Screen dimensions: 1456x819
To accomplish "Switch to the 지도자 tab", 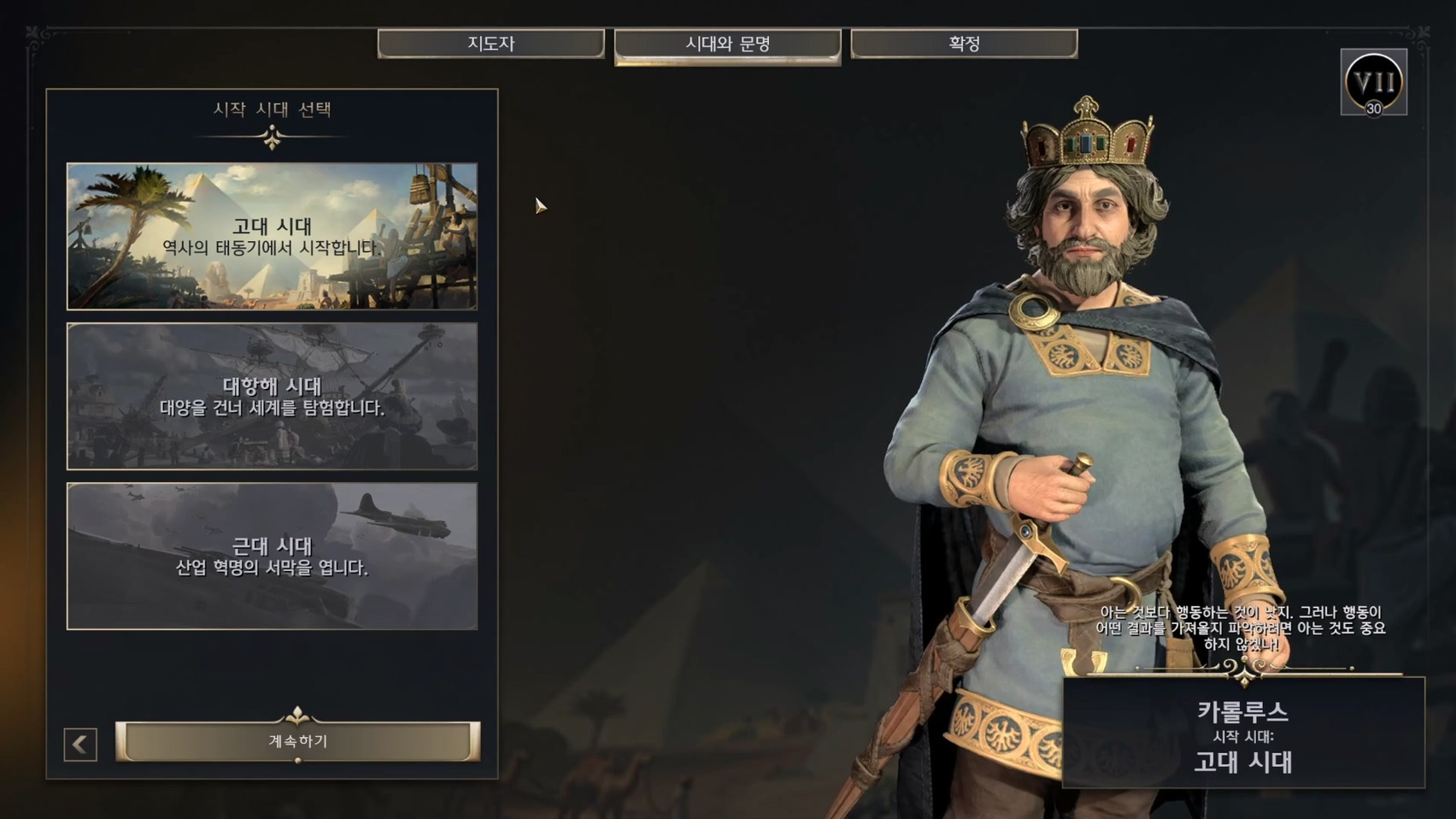I will click(x=490, y=44).
